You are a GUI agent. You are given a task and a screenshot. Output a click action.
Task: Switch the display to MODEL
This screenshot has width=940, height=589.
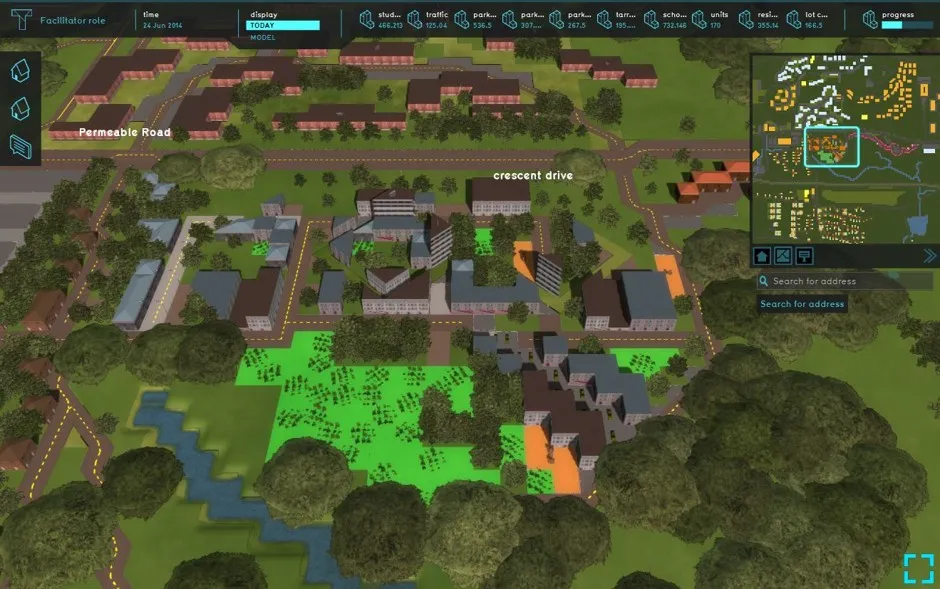[262, 36]
